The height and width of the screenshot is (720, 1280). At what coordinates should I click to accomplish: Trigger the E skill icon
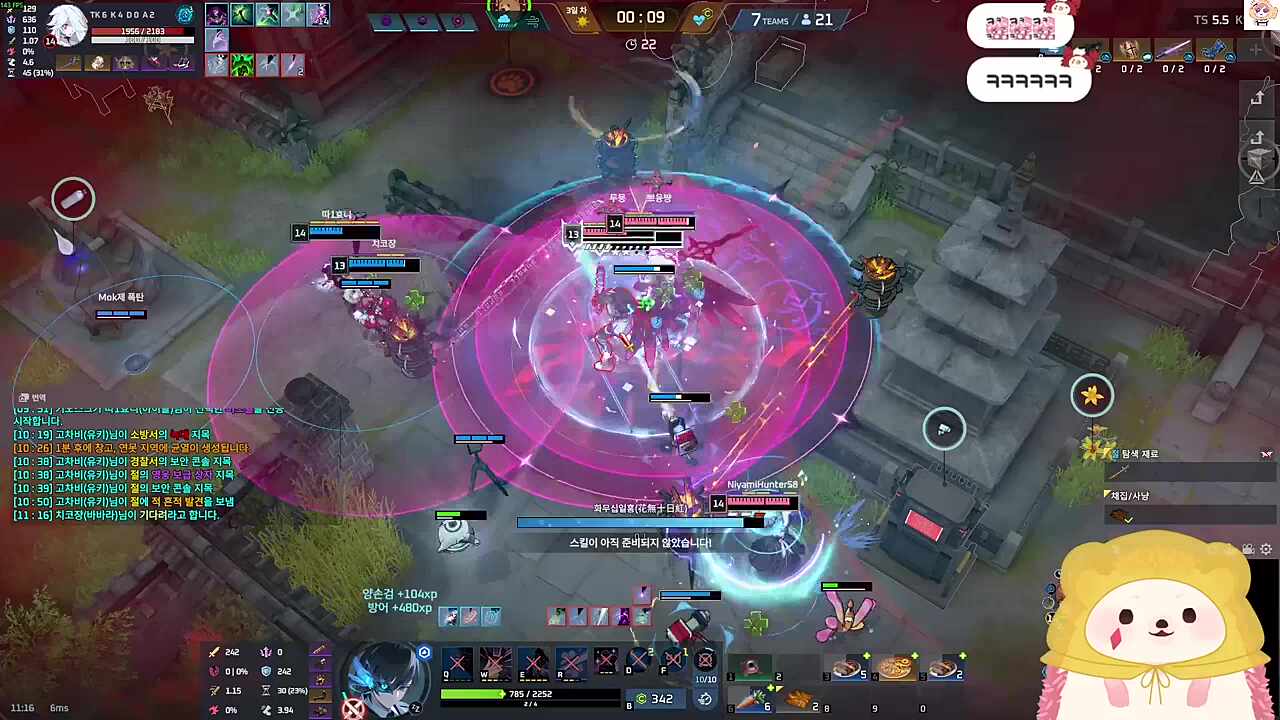coord(533,662)
